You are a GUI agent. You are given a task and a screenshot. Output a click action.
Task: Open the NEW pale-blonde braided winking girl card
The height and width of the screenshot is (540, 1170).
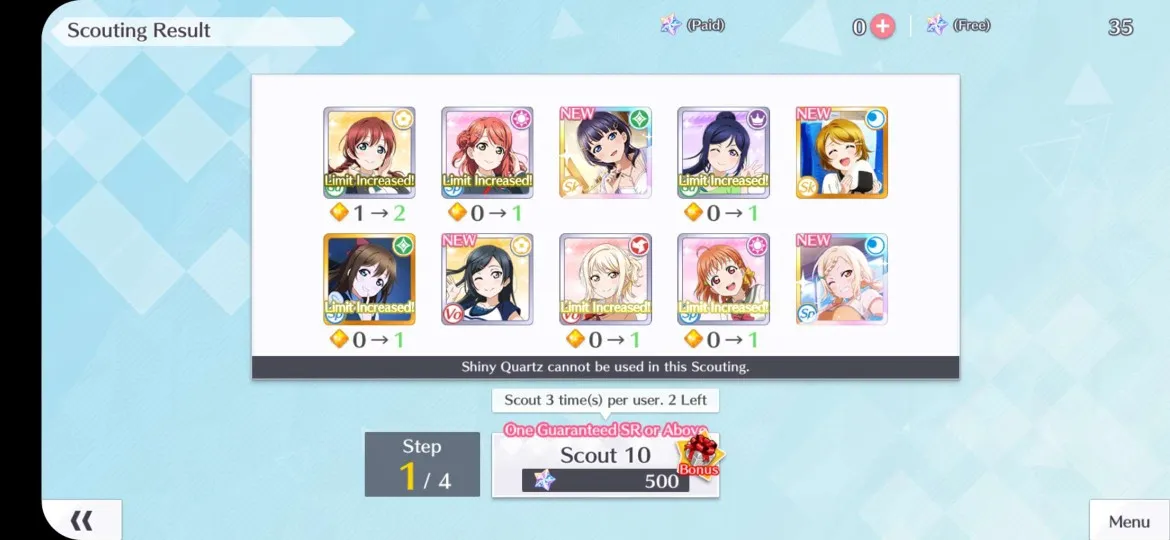click(x=841, y=279)
